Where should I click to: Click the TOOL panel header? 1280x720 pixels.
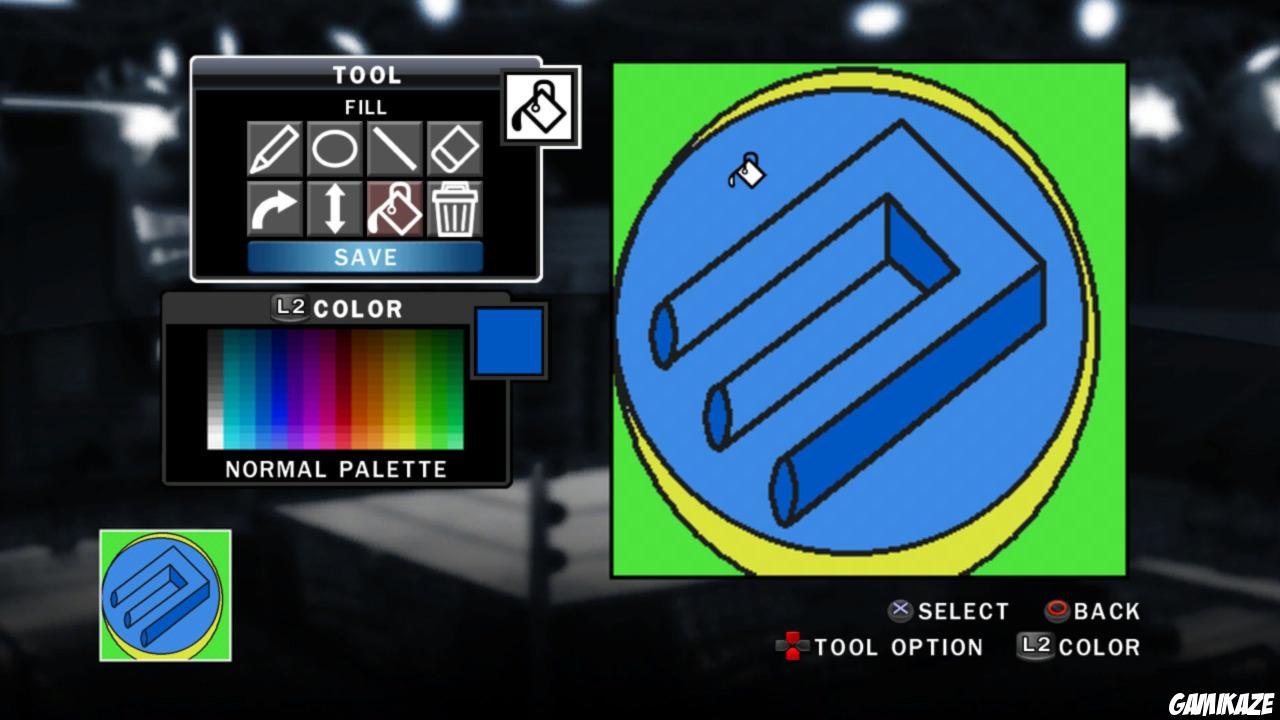coord(367,73)
